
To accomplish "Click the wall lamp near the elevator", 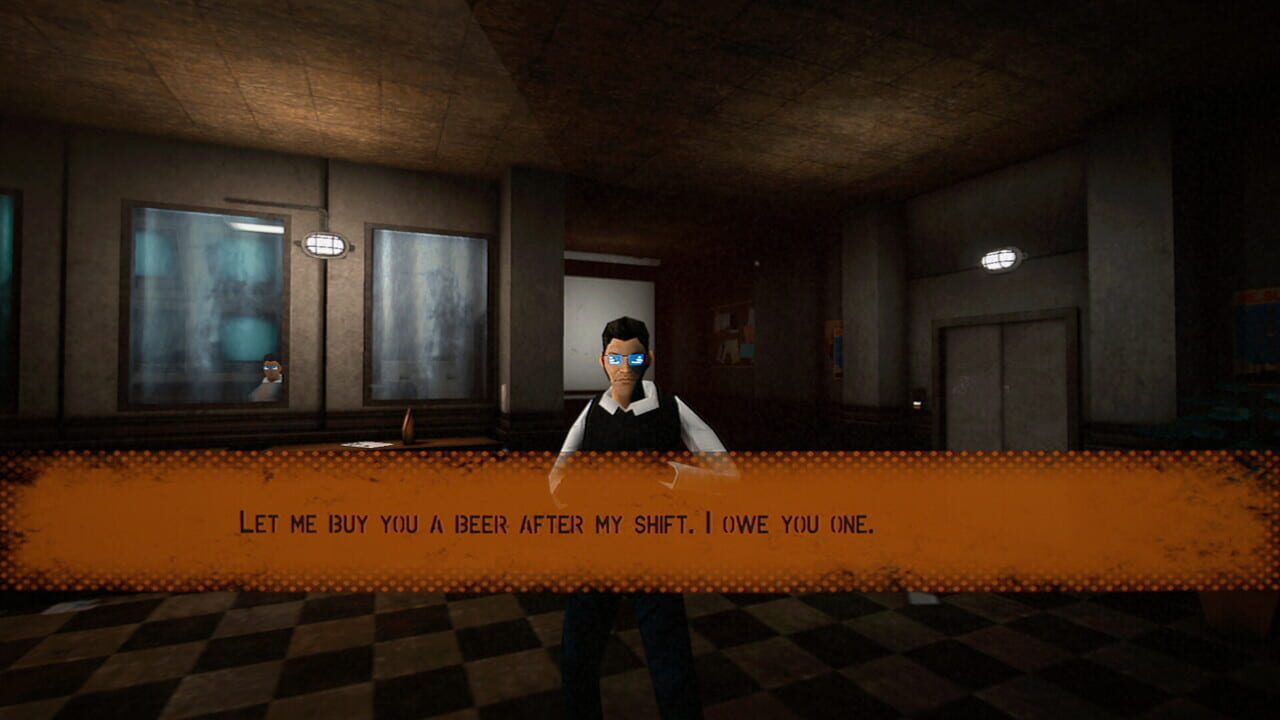I will 999,260.
